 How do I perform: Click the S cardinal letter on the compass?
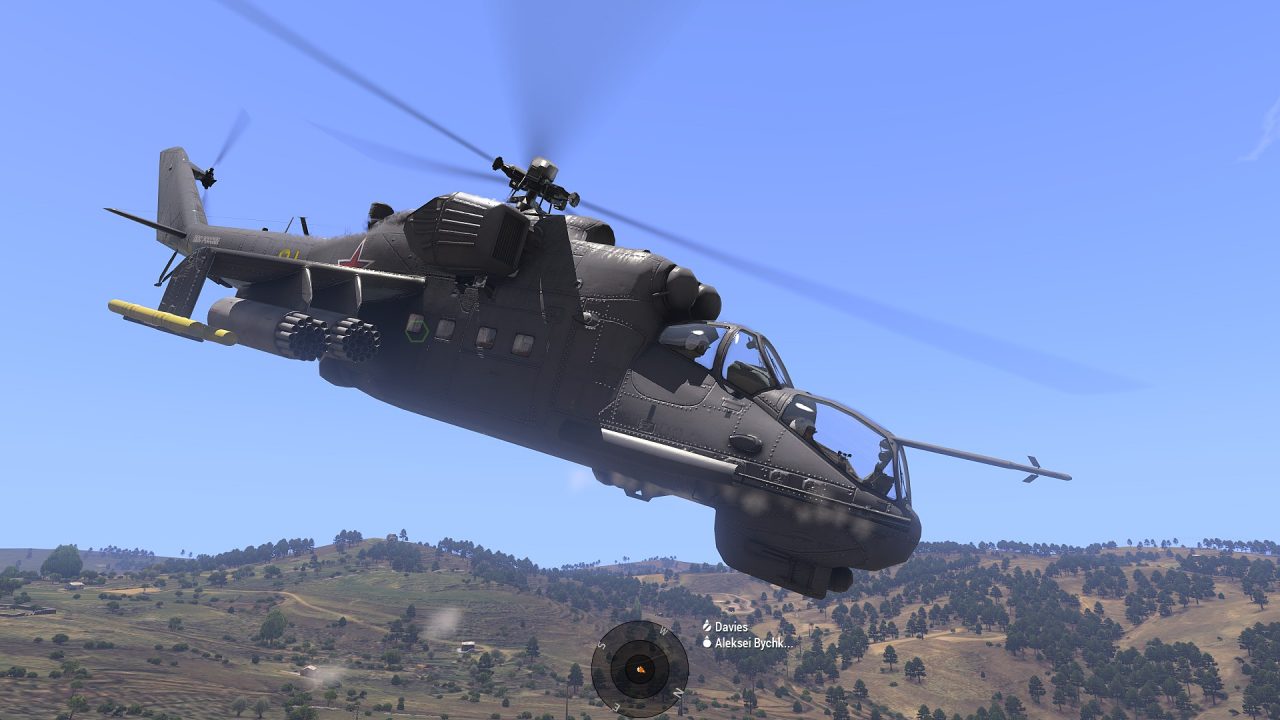(601, 643)
